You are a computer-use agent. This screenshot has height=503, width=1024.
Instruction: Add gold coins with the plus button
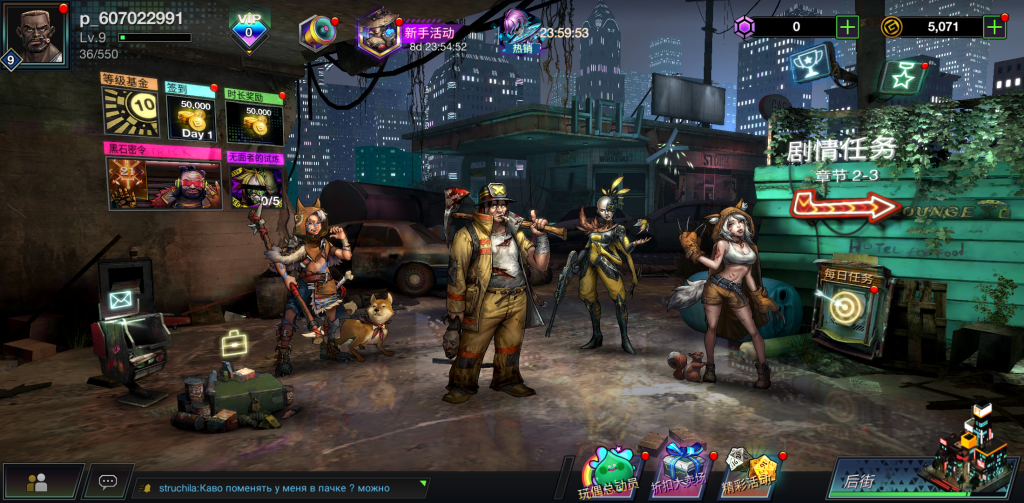tap(994, 27)
